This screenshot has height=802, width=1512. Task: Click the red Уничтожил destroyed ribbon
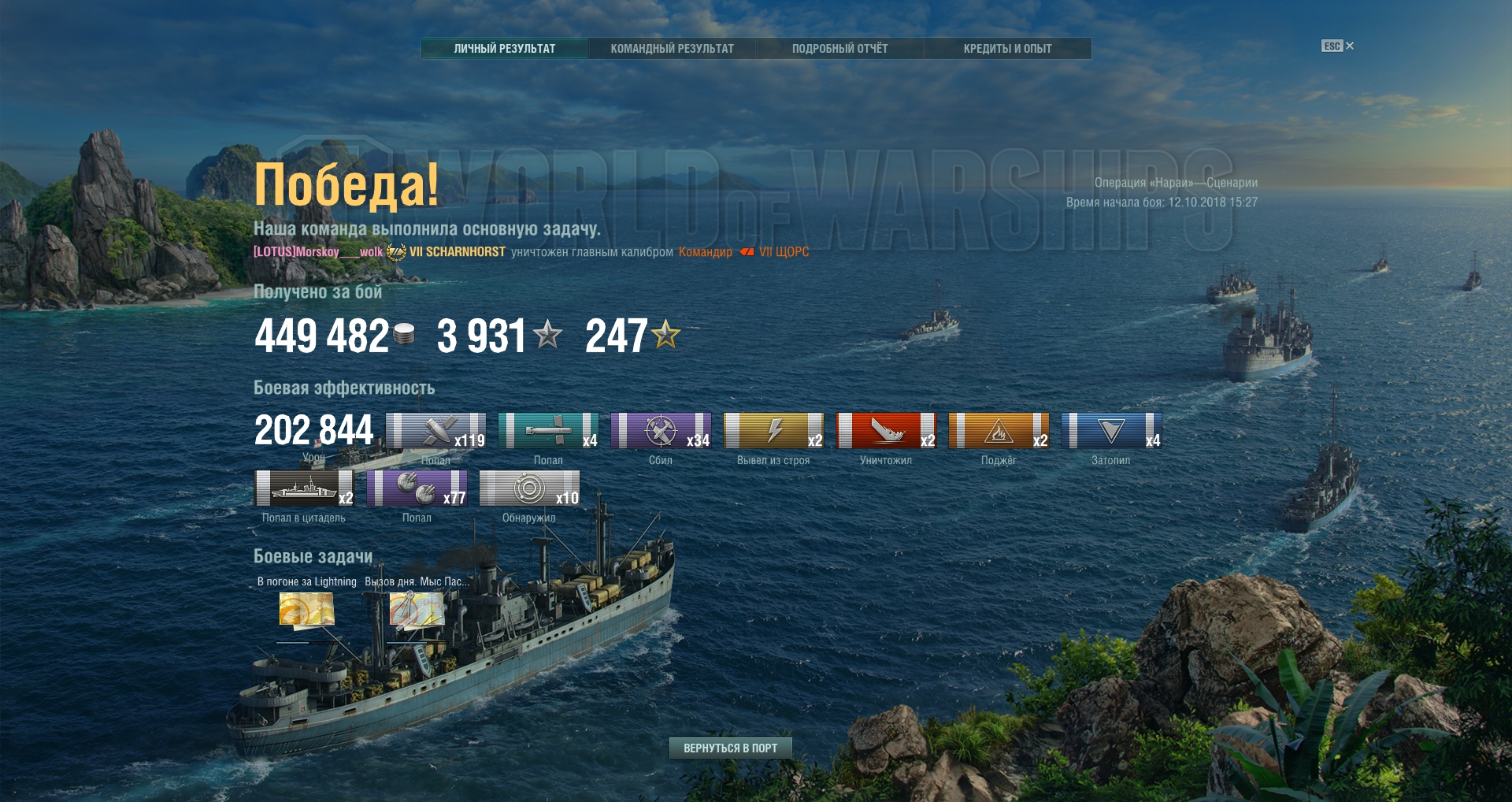[x=886, y=431]
